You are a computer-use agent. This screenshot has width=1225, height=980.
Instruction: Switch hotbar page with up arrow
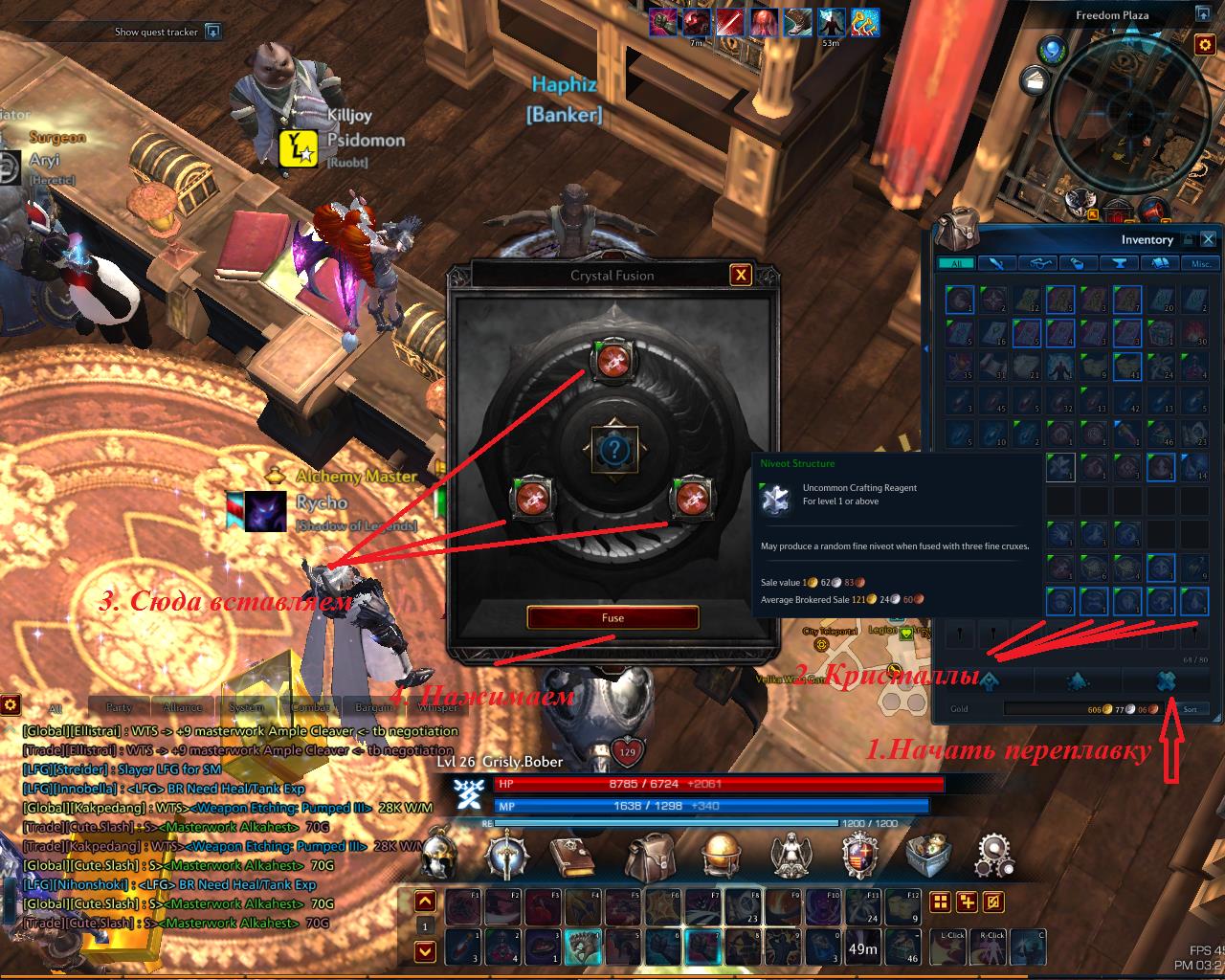[426, 902]
